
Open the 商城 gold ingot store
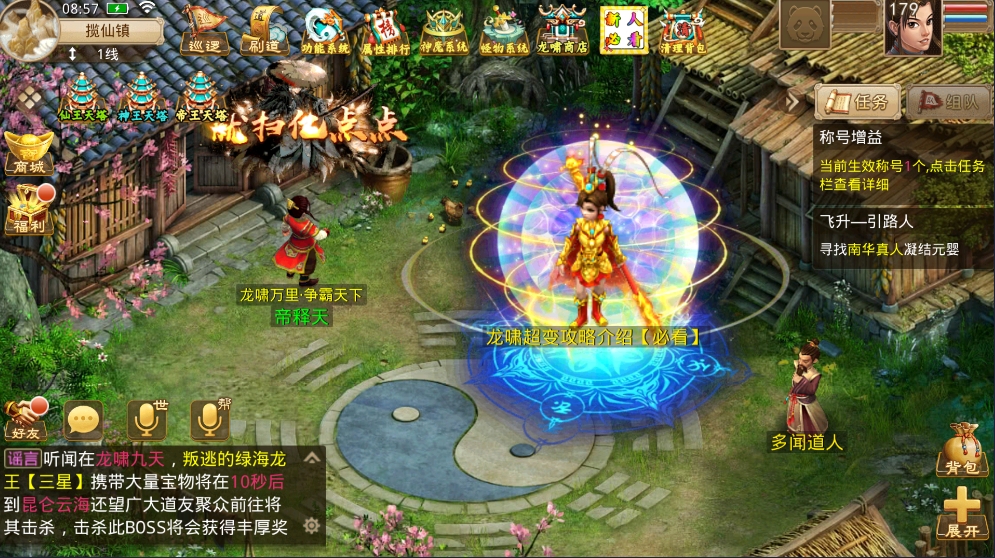pos(28,152)
